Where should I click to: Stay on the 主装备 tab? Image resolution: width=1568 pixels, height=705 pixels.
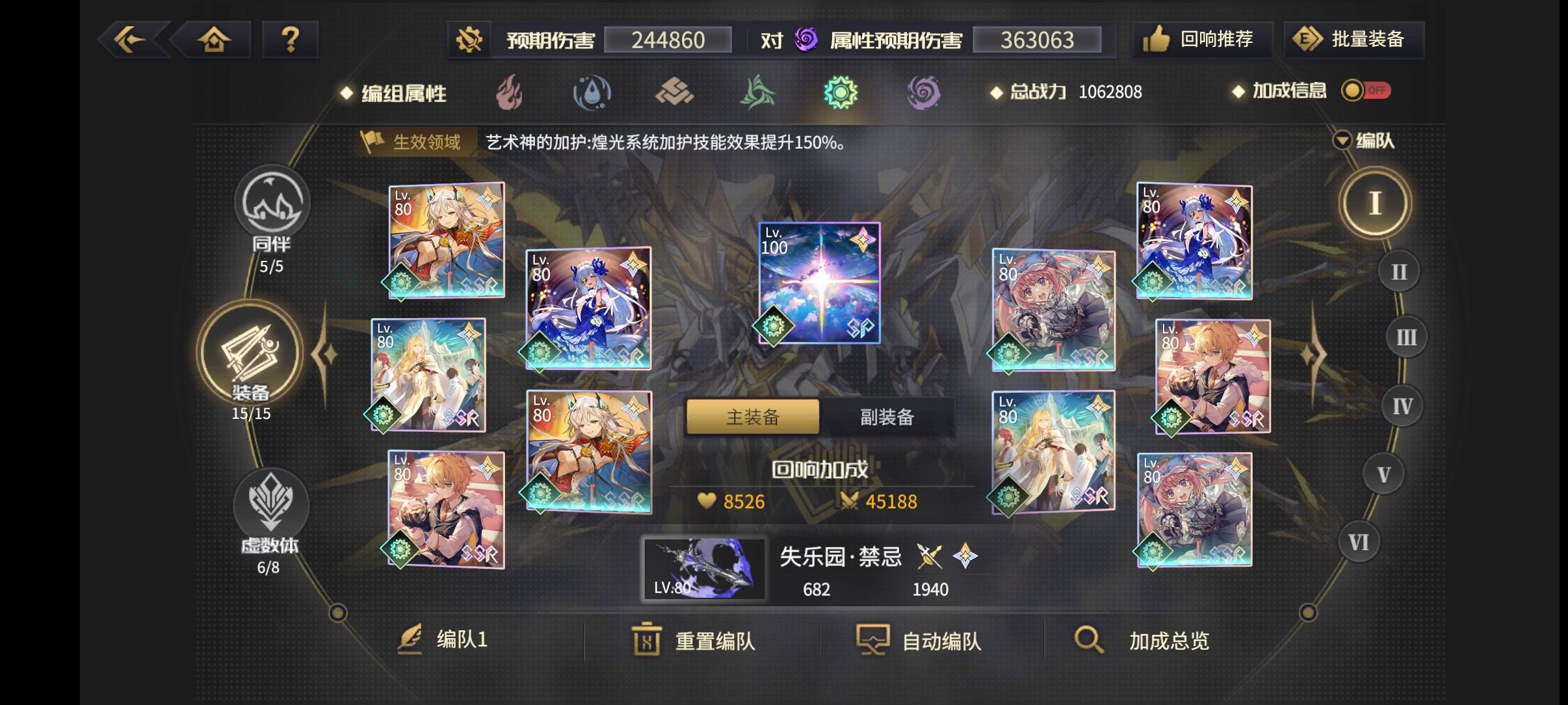(x=752, y=417)
